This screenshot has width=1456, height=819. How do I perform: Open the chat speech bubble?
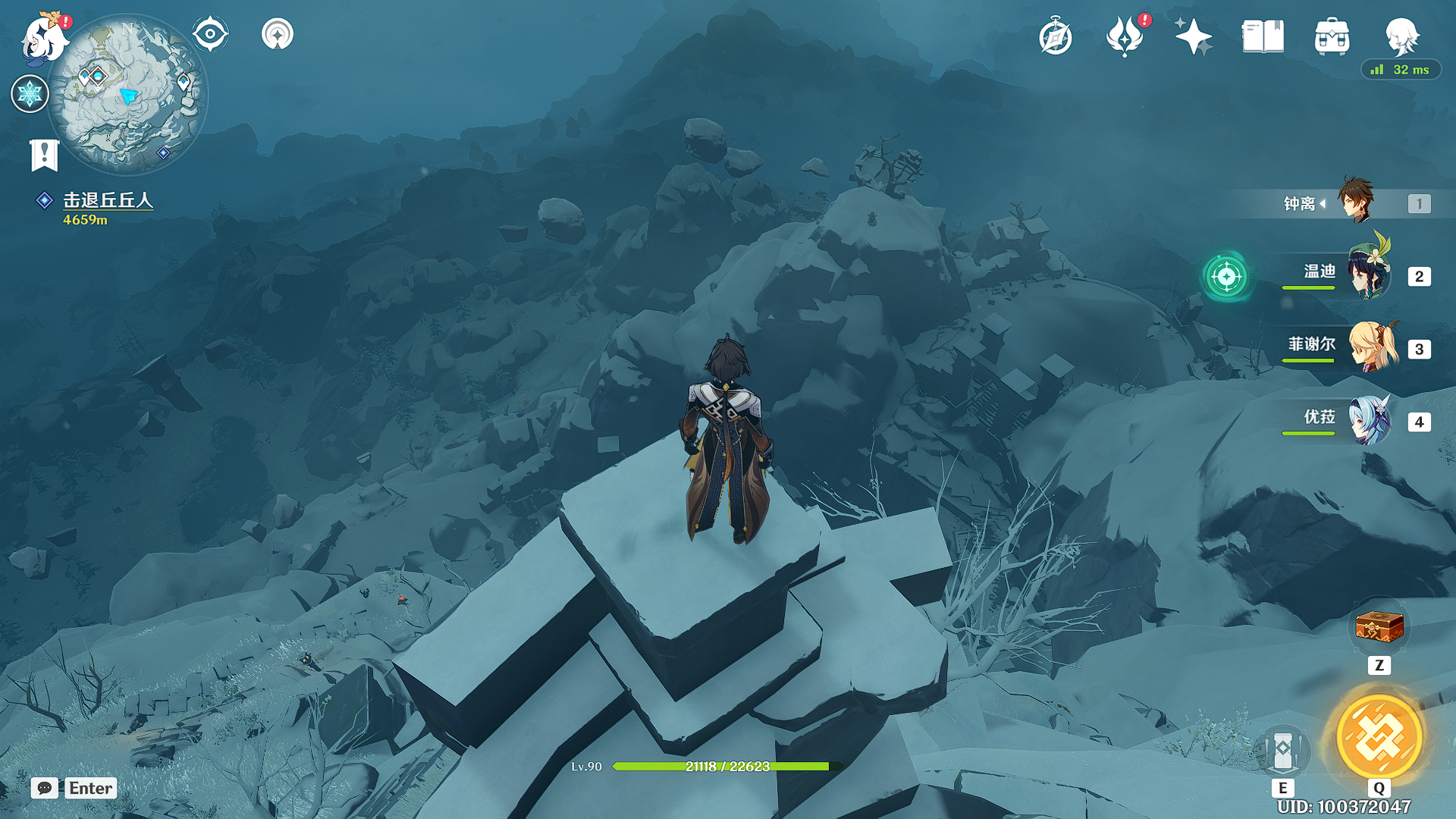point(45,788)
